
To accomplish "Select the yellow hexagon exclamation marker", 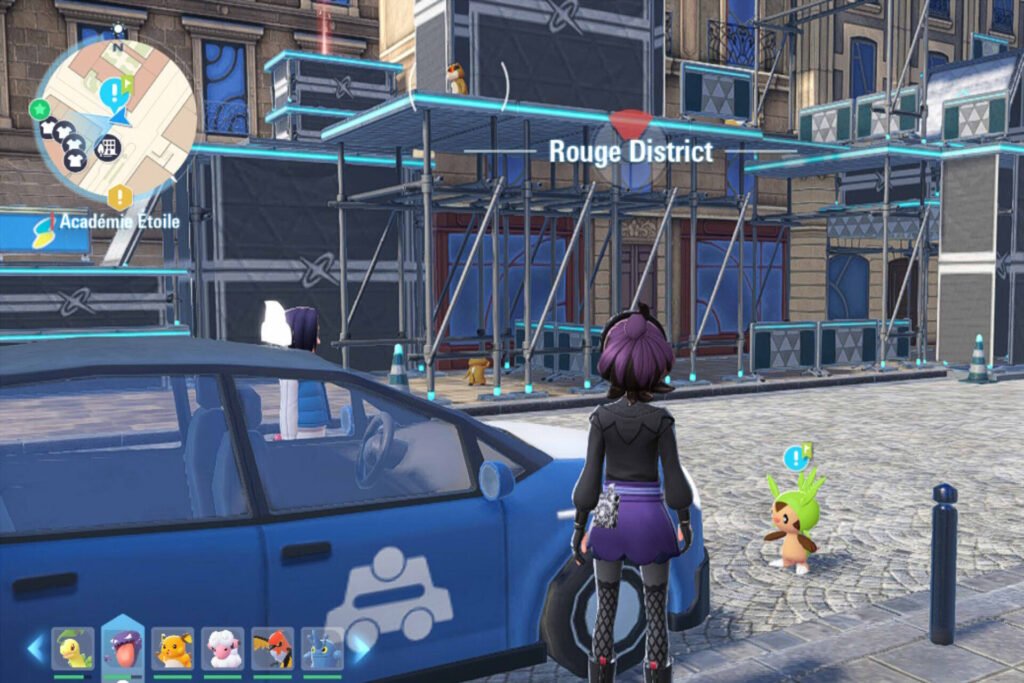I will point(120,195).
